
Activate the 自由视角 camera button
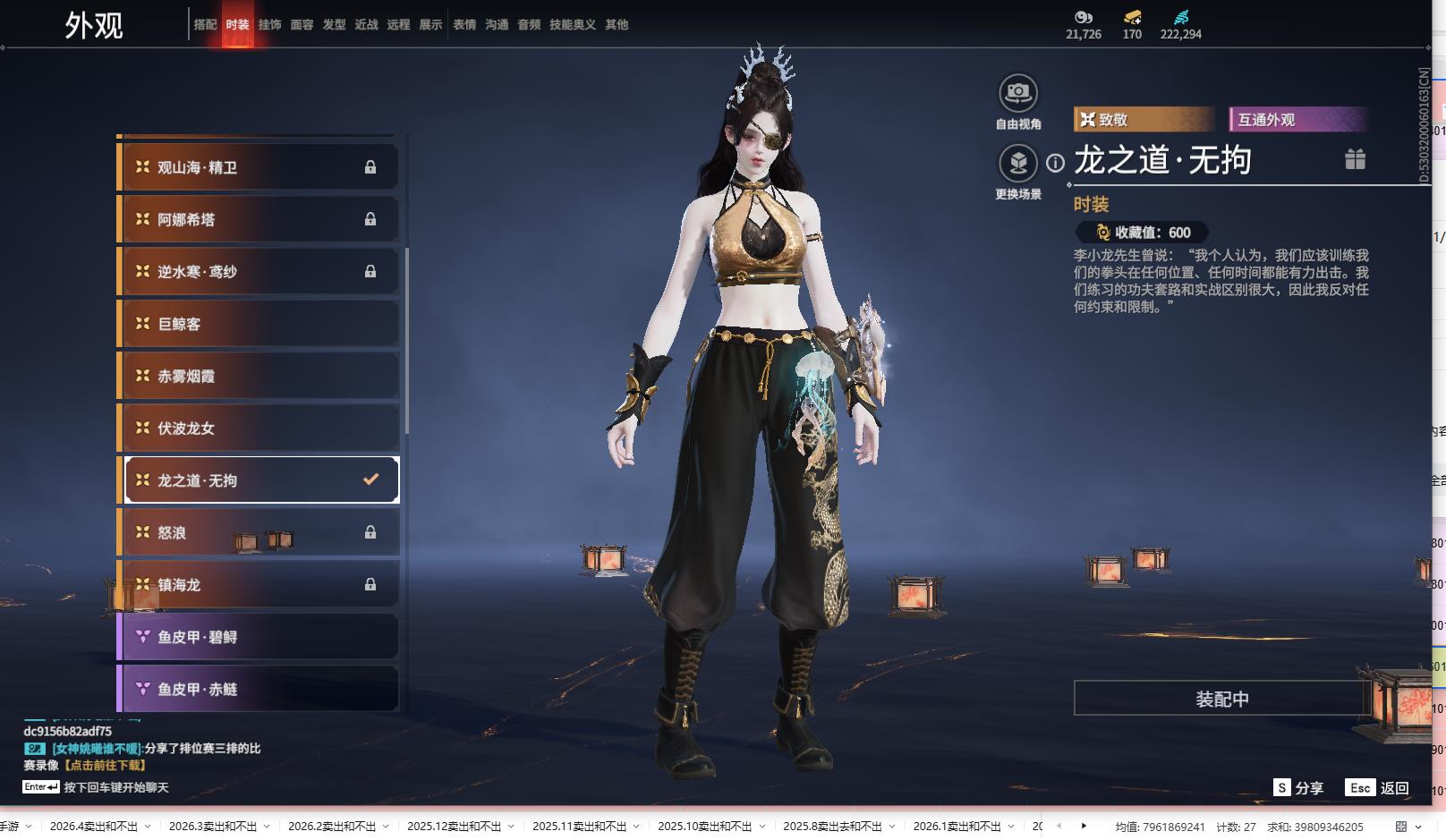coord(1017,93)
